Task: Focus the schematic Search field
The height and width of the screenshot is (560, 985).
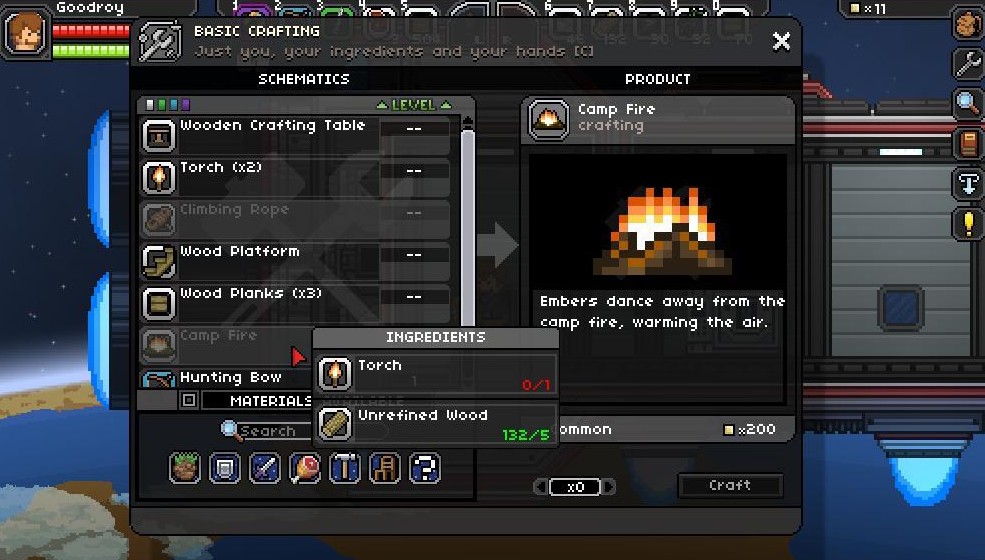Action: click(268, 431)
